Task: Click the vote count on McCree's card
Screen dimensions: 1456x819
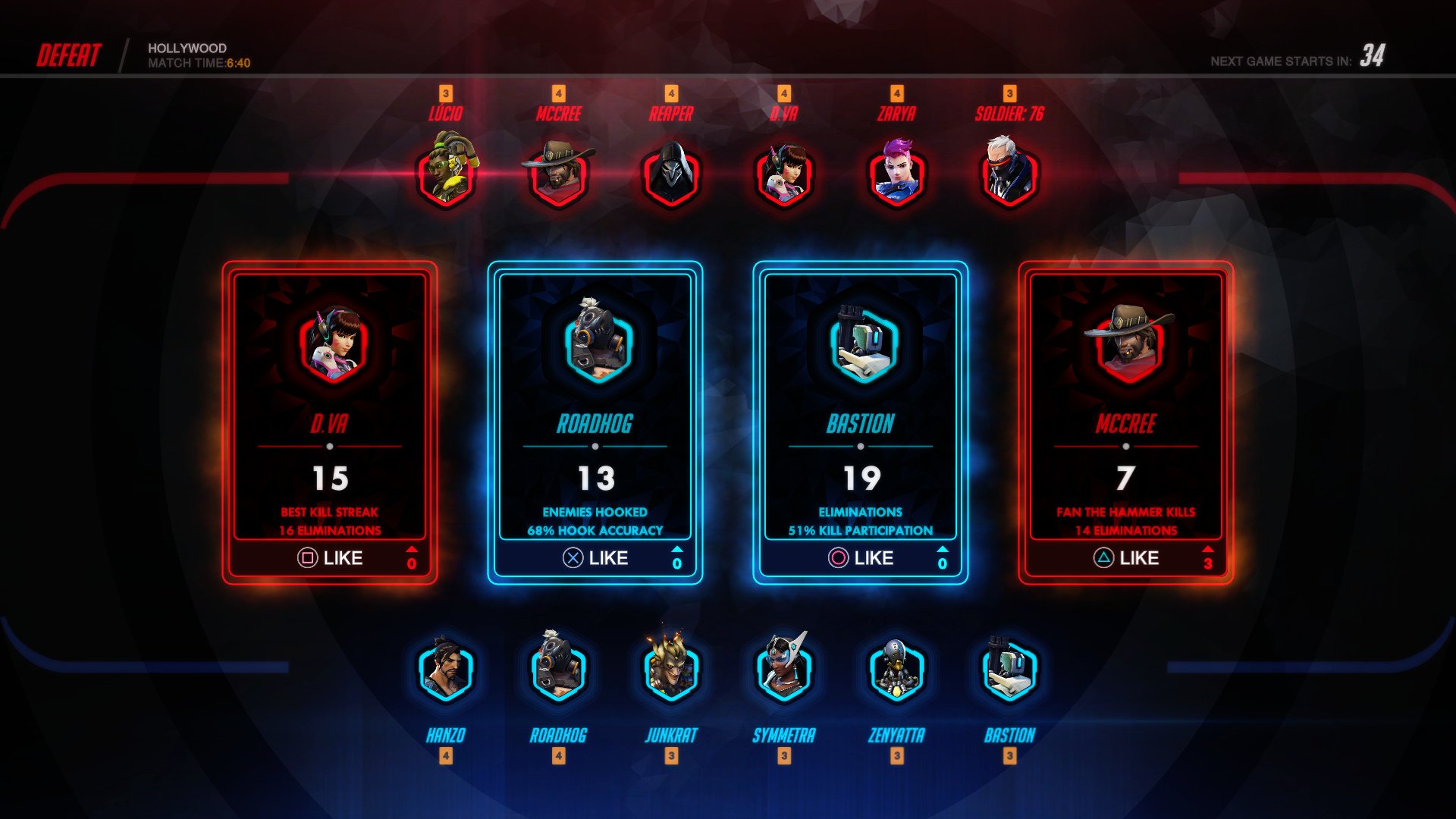Action: click(1208, 561)
